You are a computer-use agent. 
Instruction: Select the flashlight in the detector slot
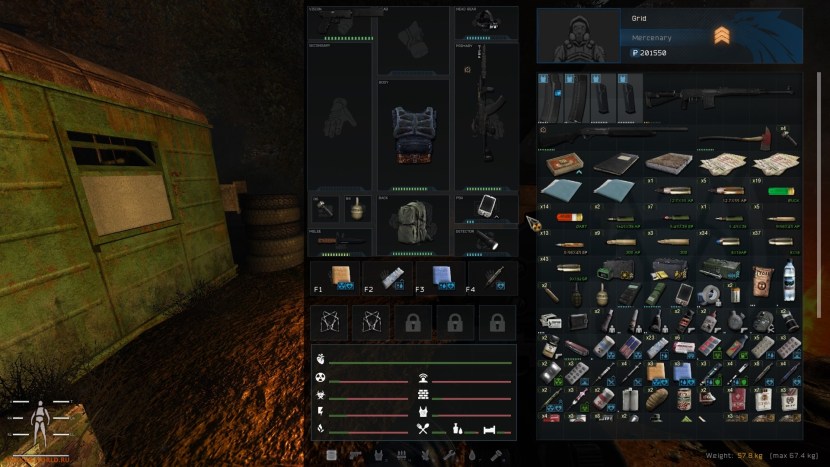click(x=487, y=241)
